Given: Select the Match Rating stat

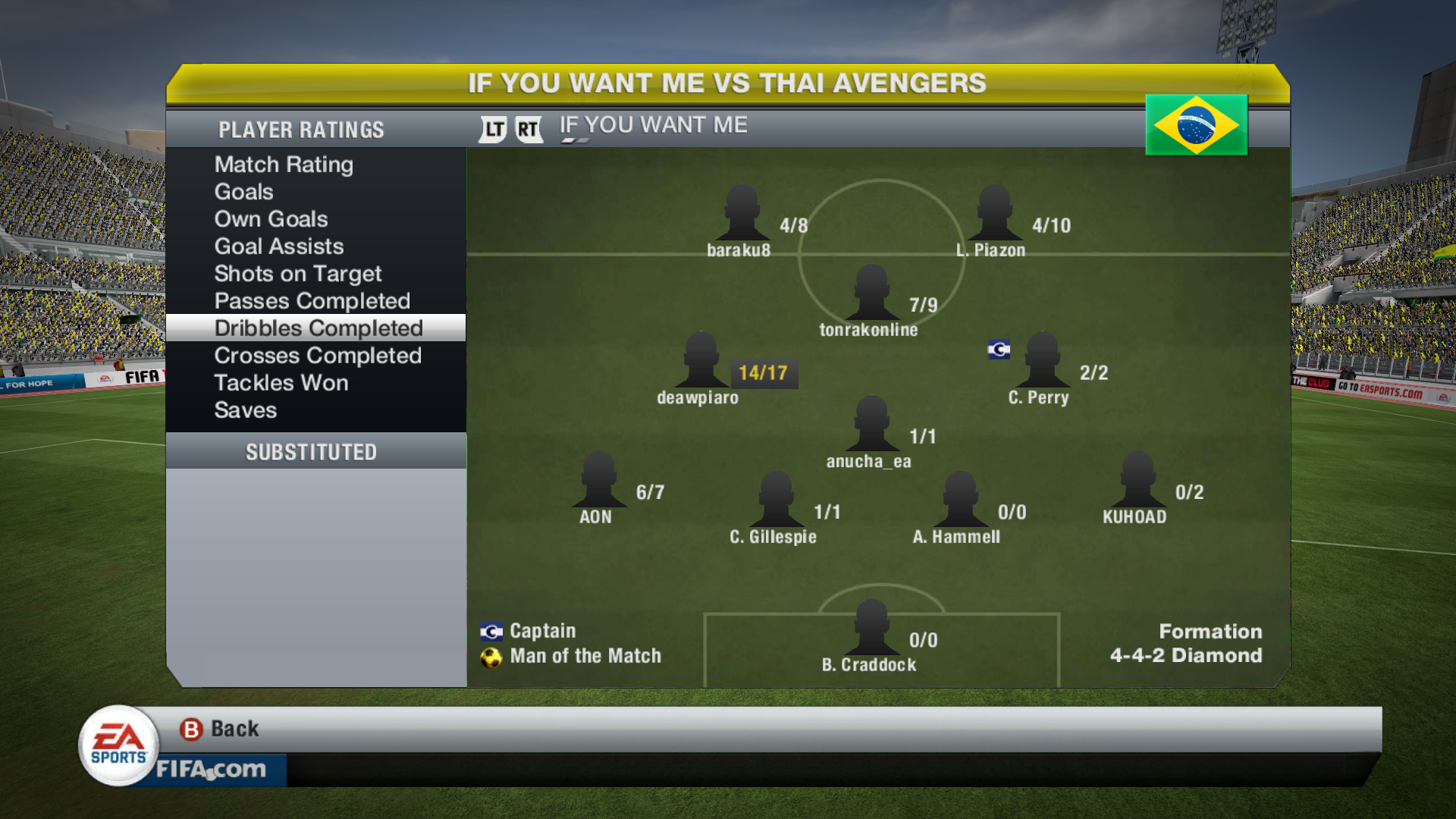Looking at the screenshot, I should point(284,165).
